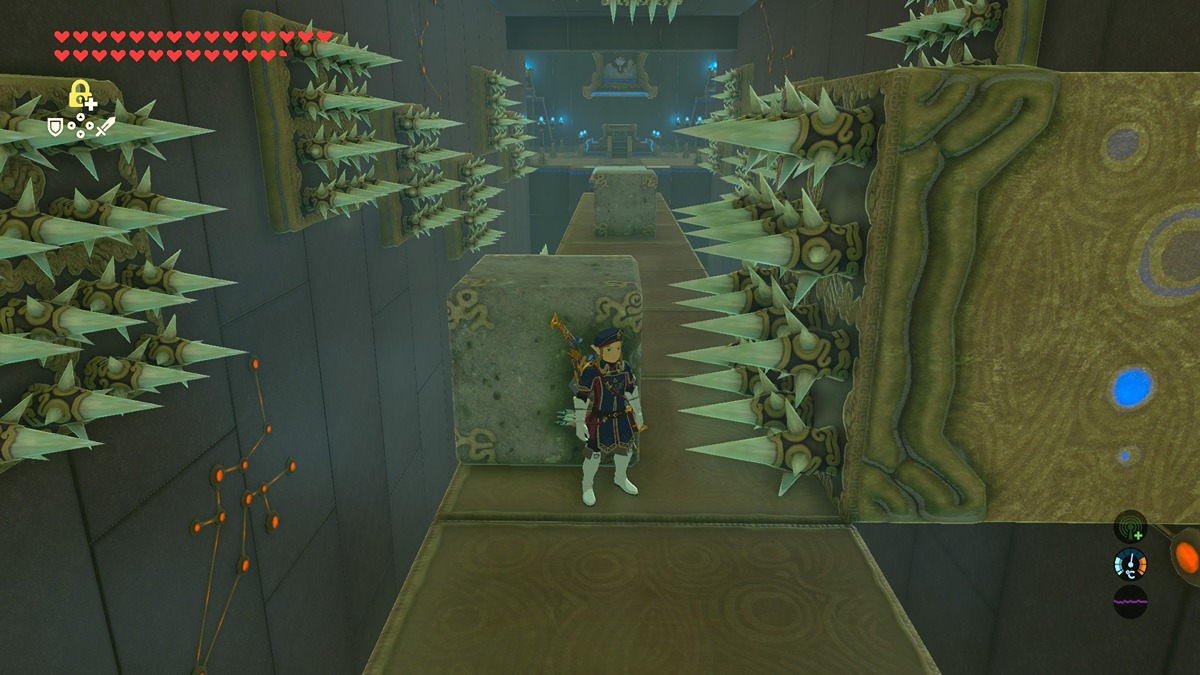The height and width of the screenshot is (675, 1200).
Task: Open the shield quick-select icon
Action: pos(56,127)
